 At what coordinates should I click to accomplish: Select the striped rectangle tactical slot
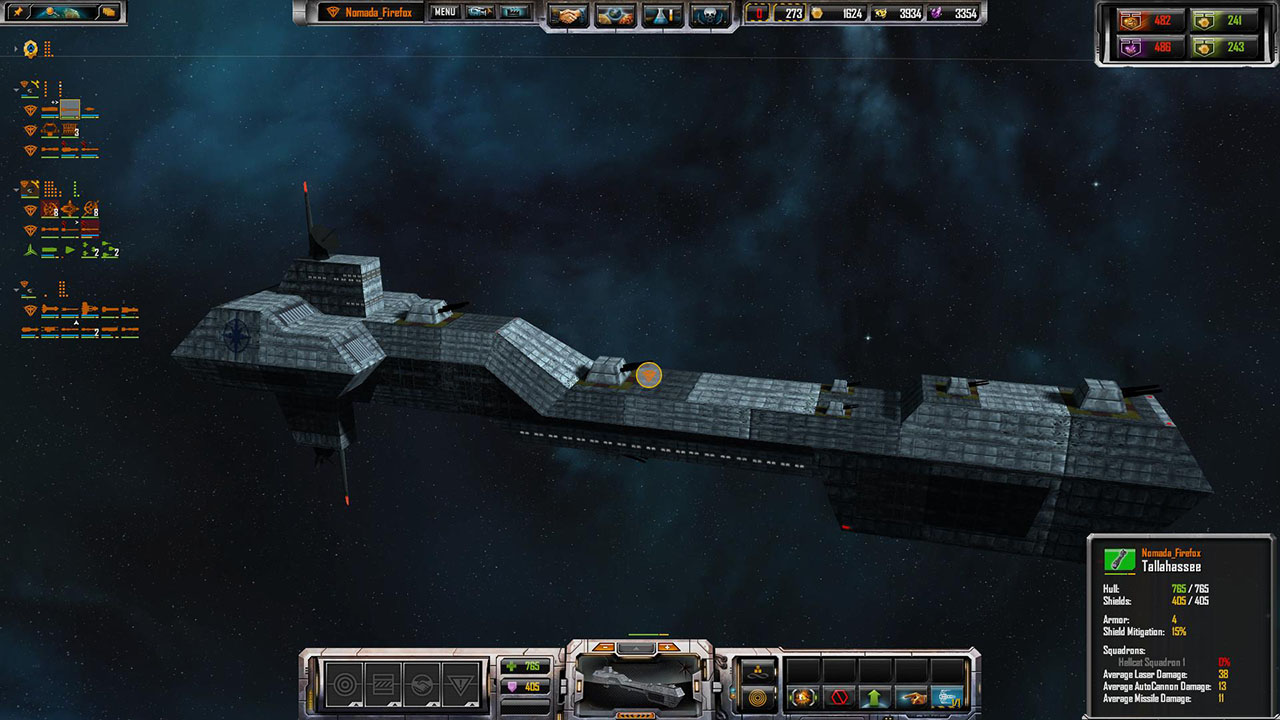pyautogui.click(x=382, y=685)
